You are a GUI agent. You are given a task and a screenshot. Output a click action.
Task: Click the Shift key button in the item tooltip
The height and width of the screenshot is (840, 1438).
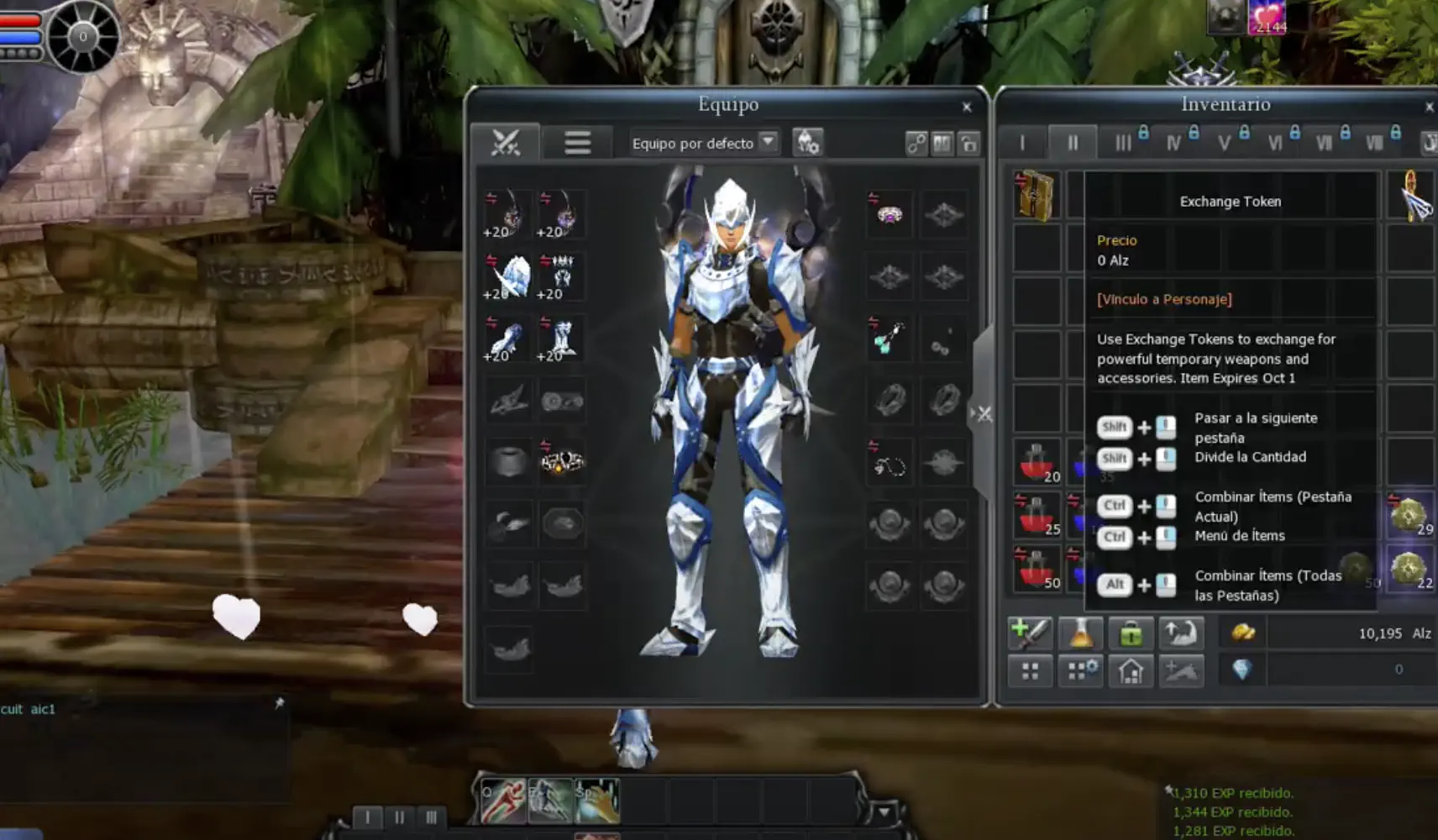tap(1115, 427)
